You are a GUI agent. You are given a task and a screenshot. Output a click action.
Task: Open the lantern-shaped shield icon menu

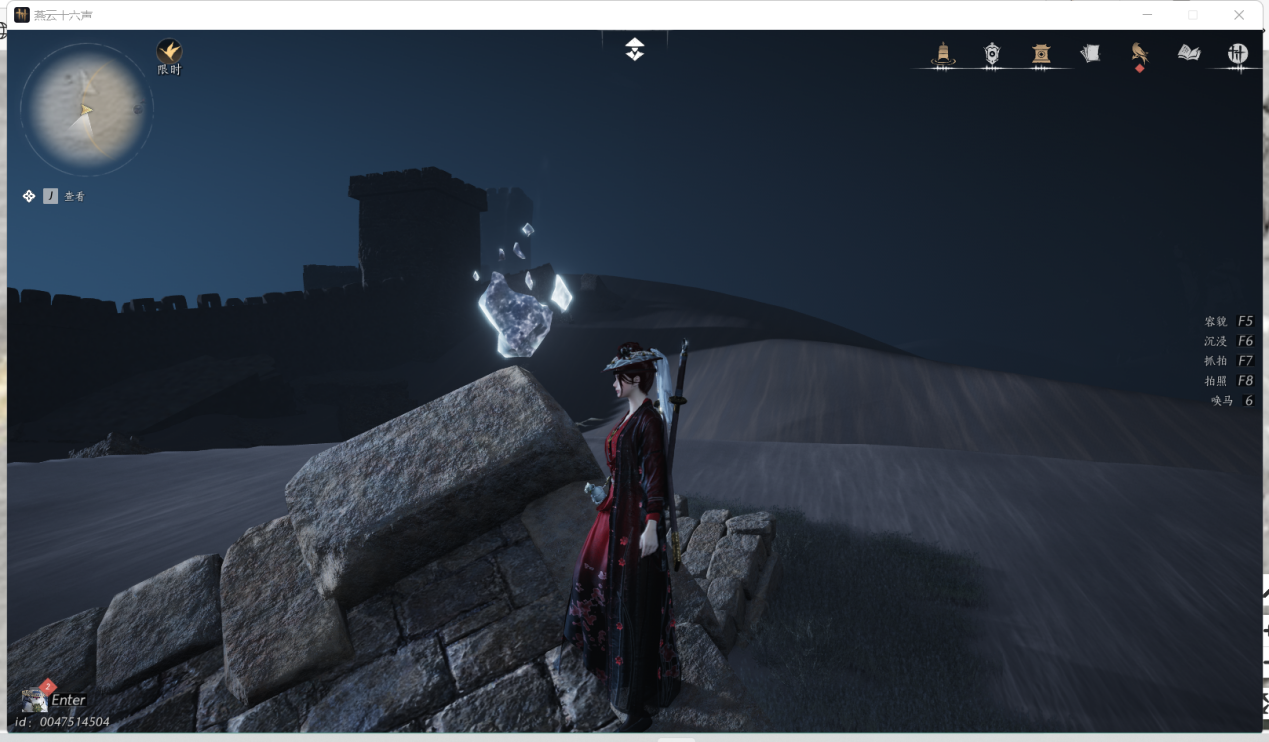point(991,54)
